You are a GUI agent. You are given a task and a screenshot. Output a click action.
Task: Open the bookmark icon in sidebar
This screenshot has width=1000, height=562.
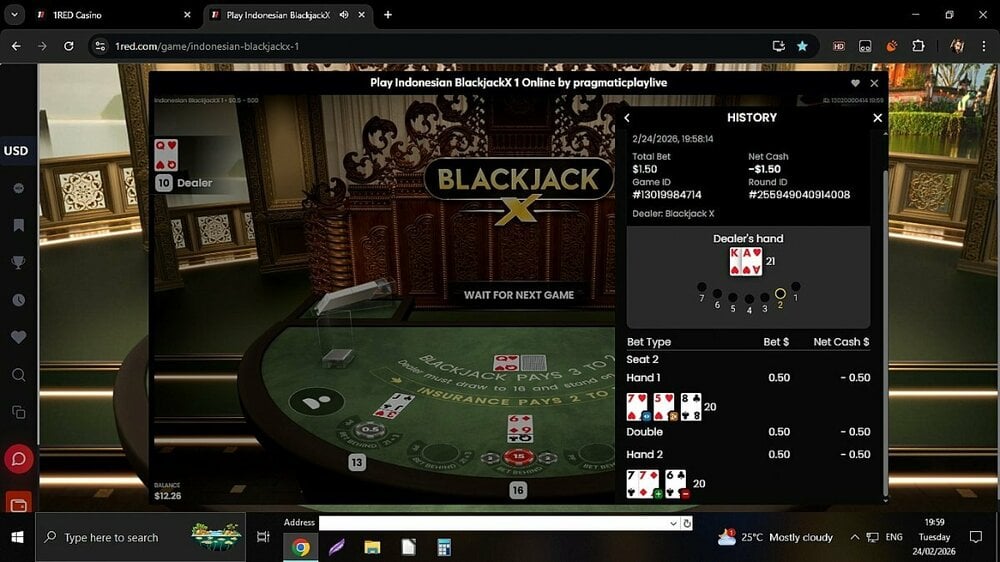(x=18, y=226)
